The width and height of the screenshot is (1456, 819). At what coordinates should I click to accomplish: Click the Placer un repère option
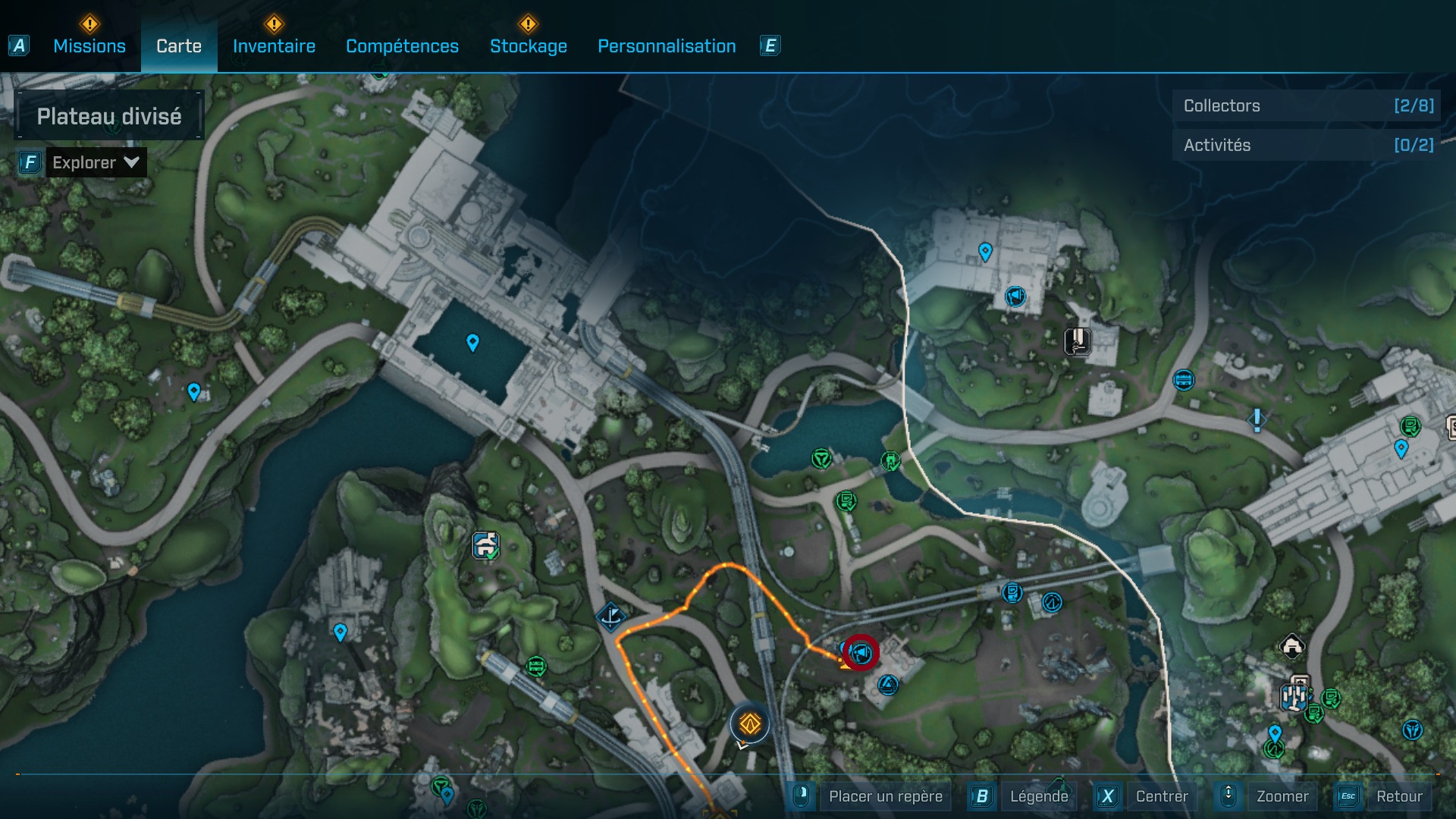885,796
